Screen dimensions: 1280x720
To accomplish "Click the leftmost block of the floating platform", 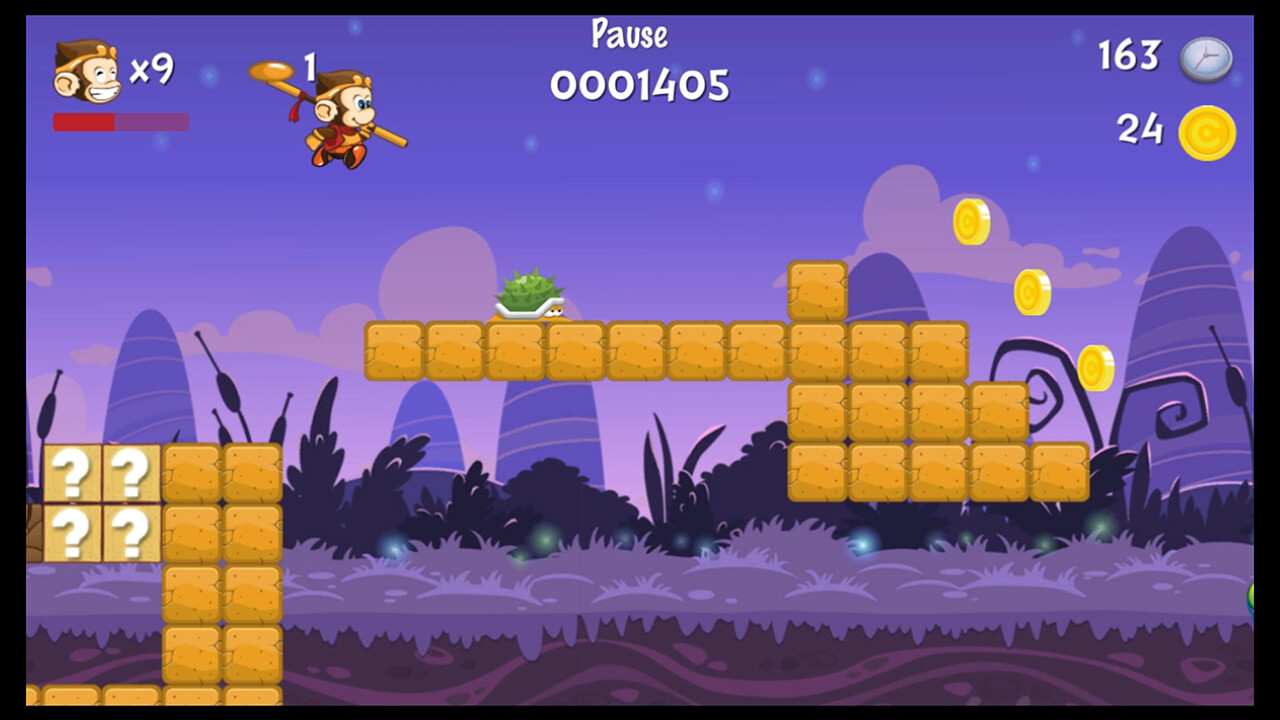I will (394, 350).
